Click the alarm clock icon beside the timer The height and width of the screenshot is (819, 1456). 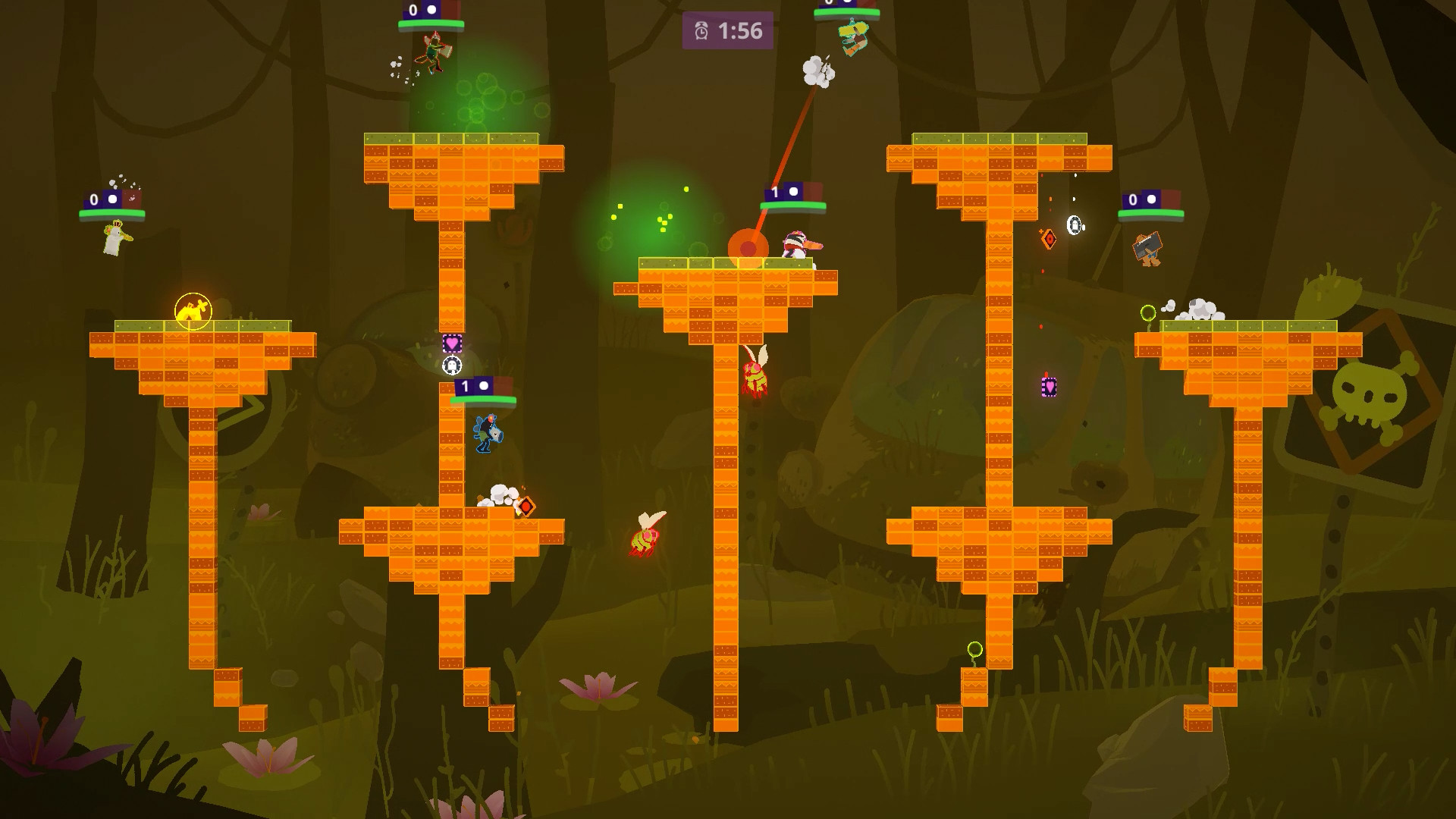click(702, 33)
